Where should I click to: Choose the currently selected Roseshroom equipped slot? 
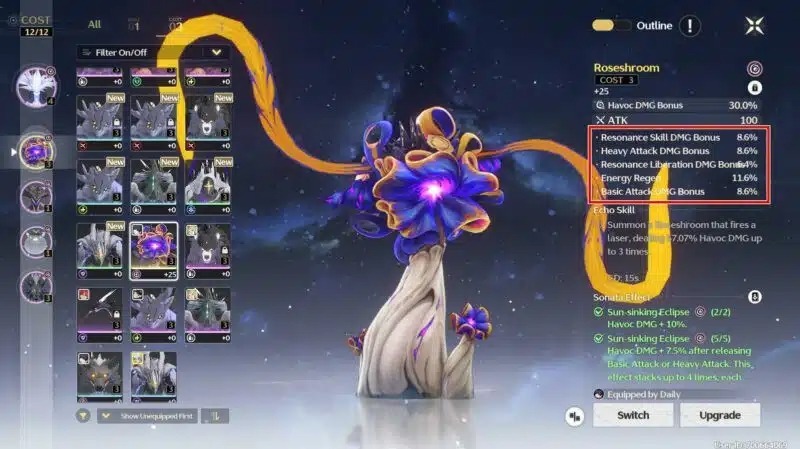(37, 151)
